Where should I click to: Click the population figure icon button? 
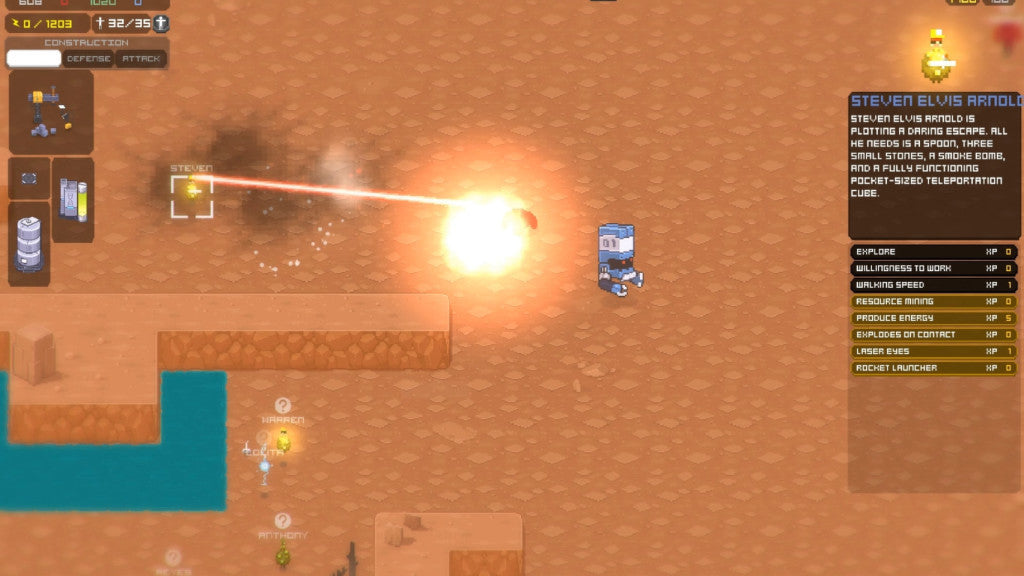(160, 23)
